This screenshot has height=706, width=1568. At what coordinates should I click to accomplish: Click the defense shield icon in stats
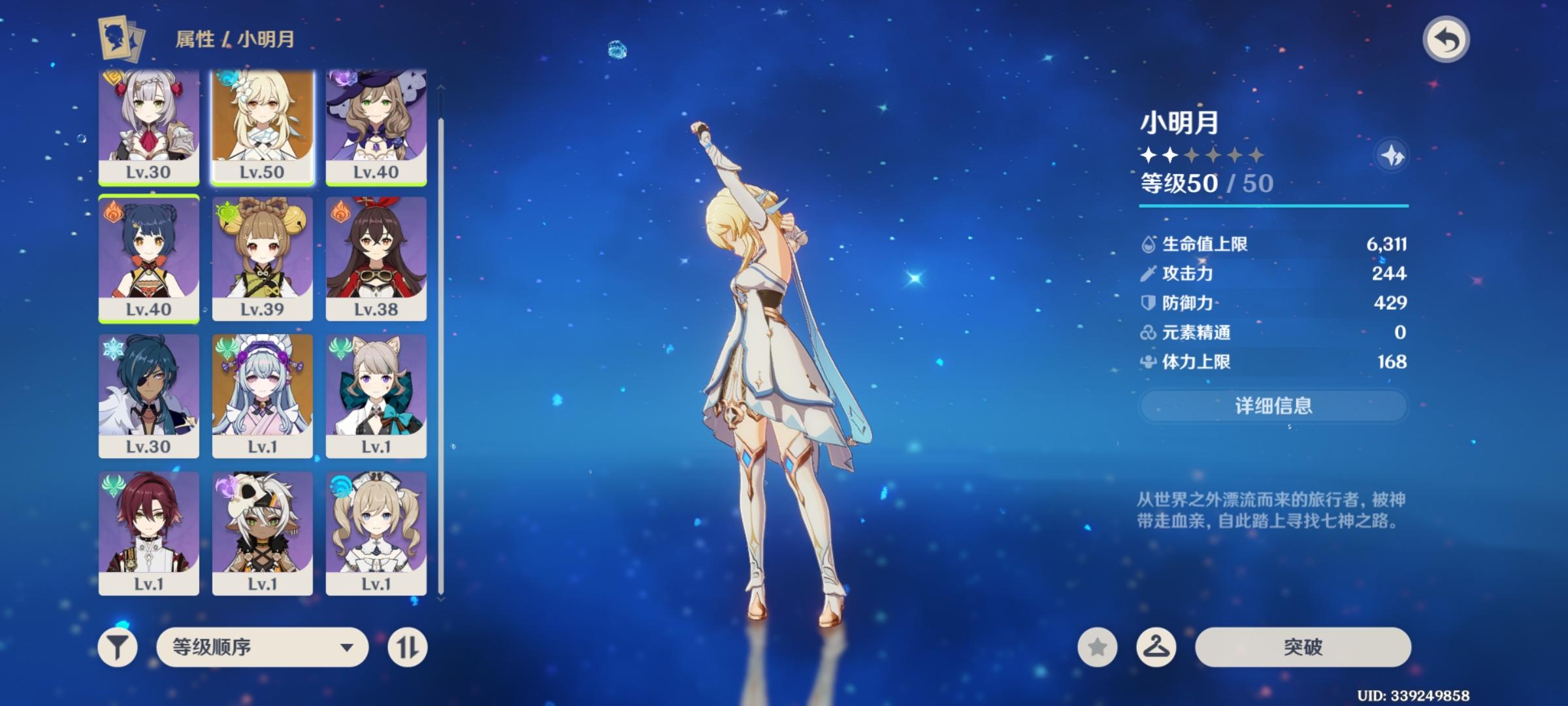click(x=1147, y=303)
